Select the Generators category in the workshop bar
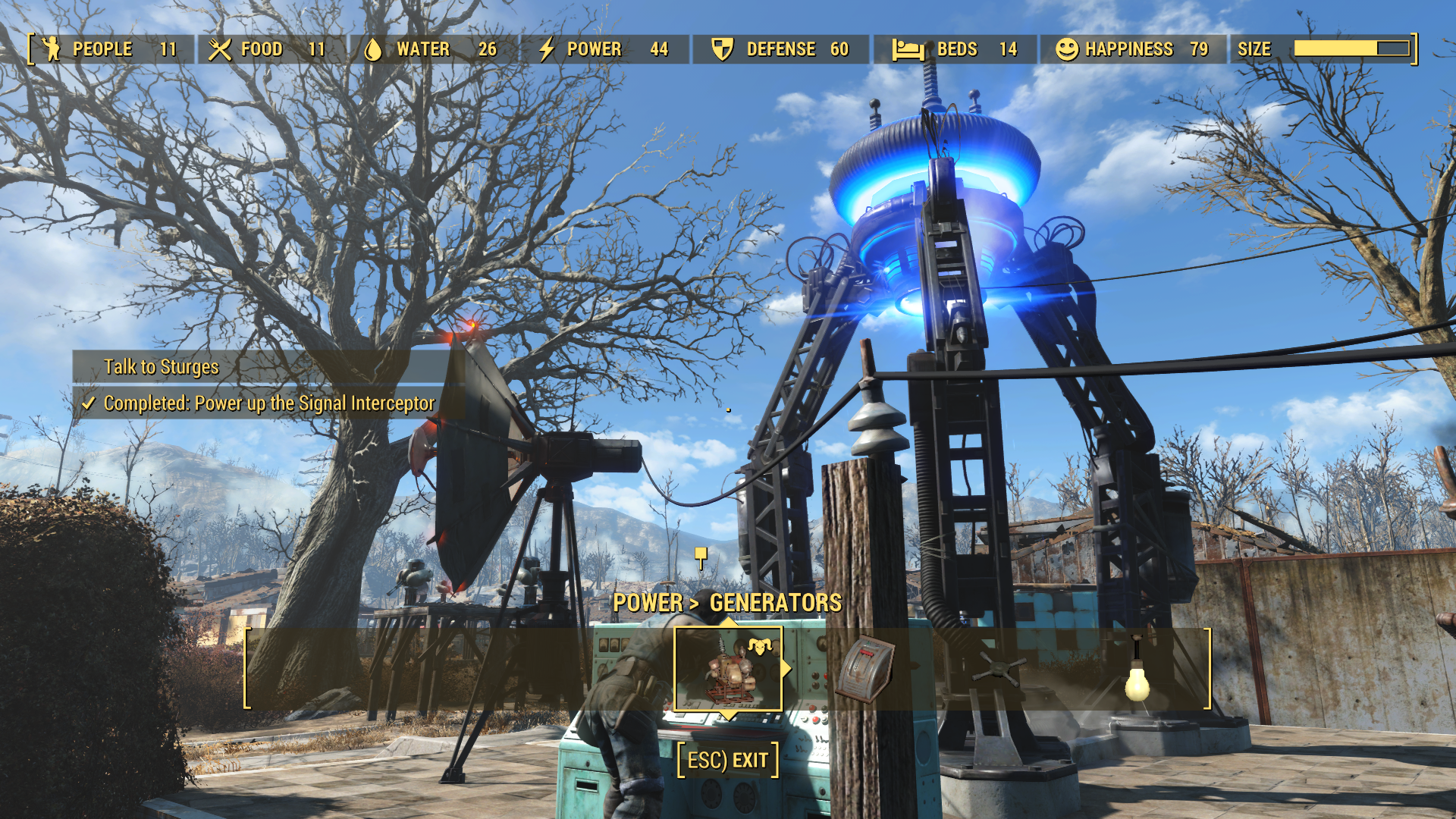 click(x=728, y=669)
